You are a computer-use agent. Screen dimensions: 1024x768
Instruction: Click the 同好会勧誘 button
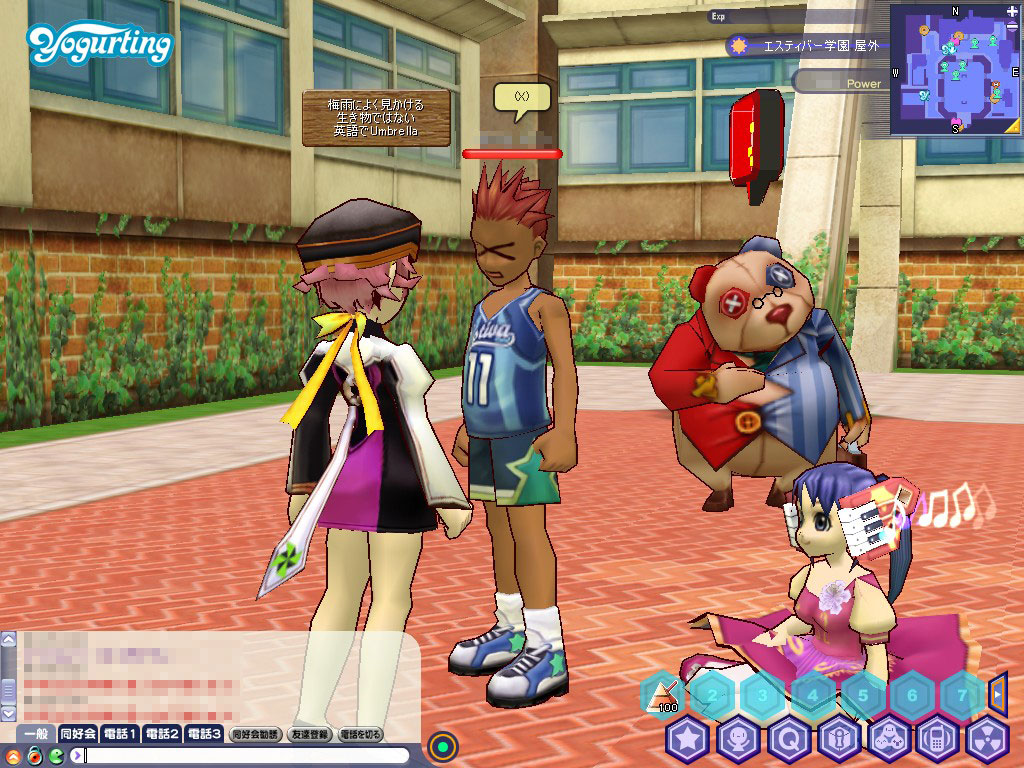click(254, 734)
